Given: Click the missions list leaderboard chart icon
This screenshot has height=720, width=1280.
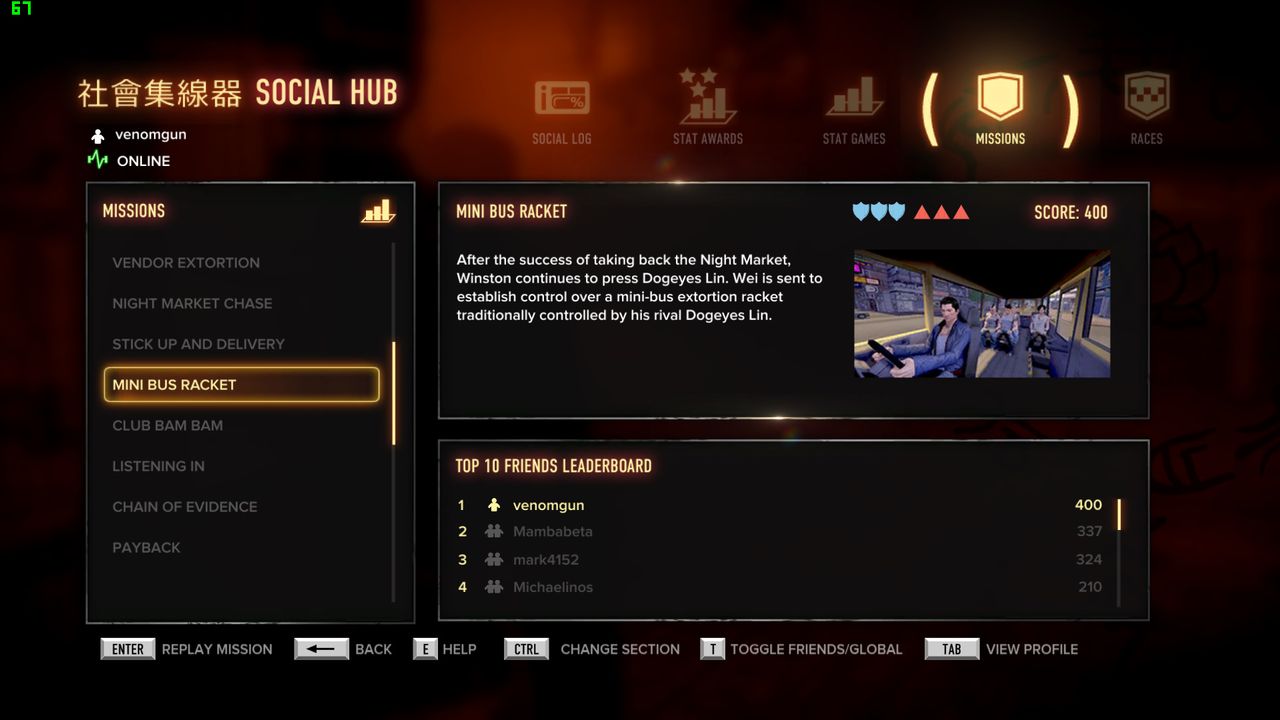Looking at the screenshot, I should [378, 211].
